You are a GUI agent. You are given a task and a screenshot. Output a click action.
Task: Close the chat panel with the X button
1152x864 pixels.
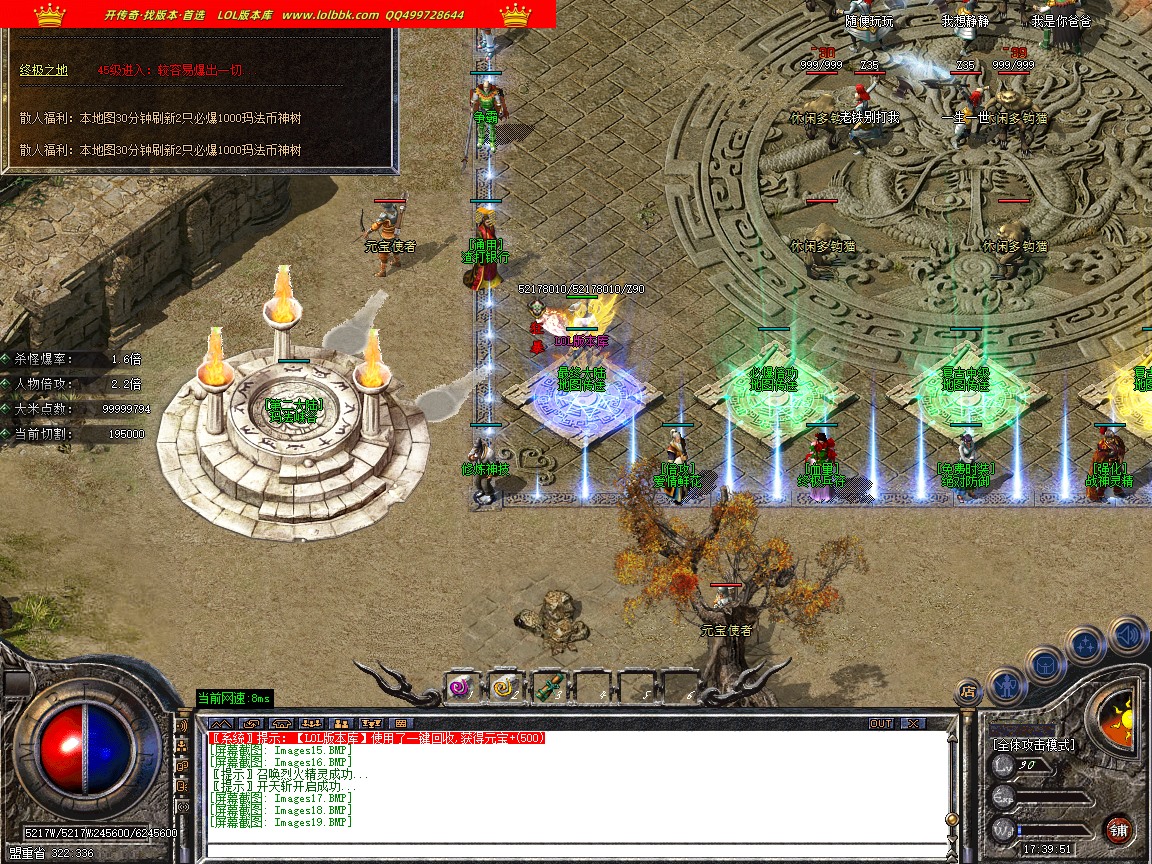click(x=912, y=723)
